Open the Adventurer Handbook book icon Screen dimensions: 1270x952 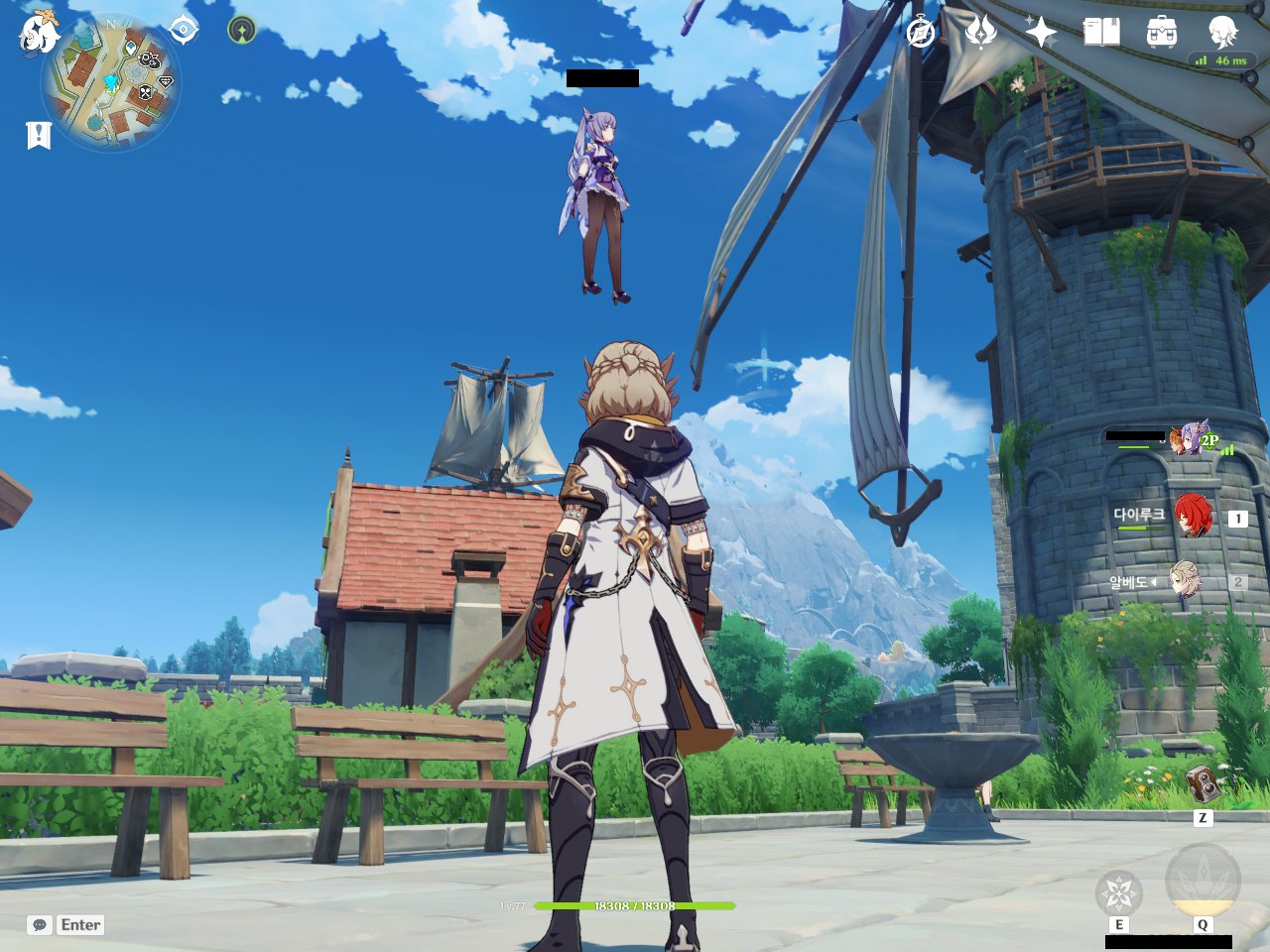[1101, 33]
